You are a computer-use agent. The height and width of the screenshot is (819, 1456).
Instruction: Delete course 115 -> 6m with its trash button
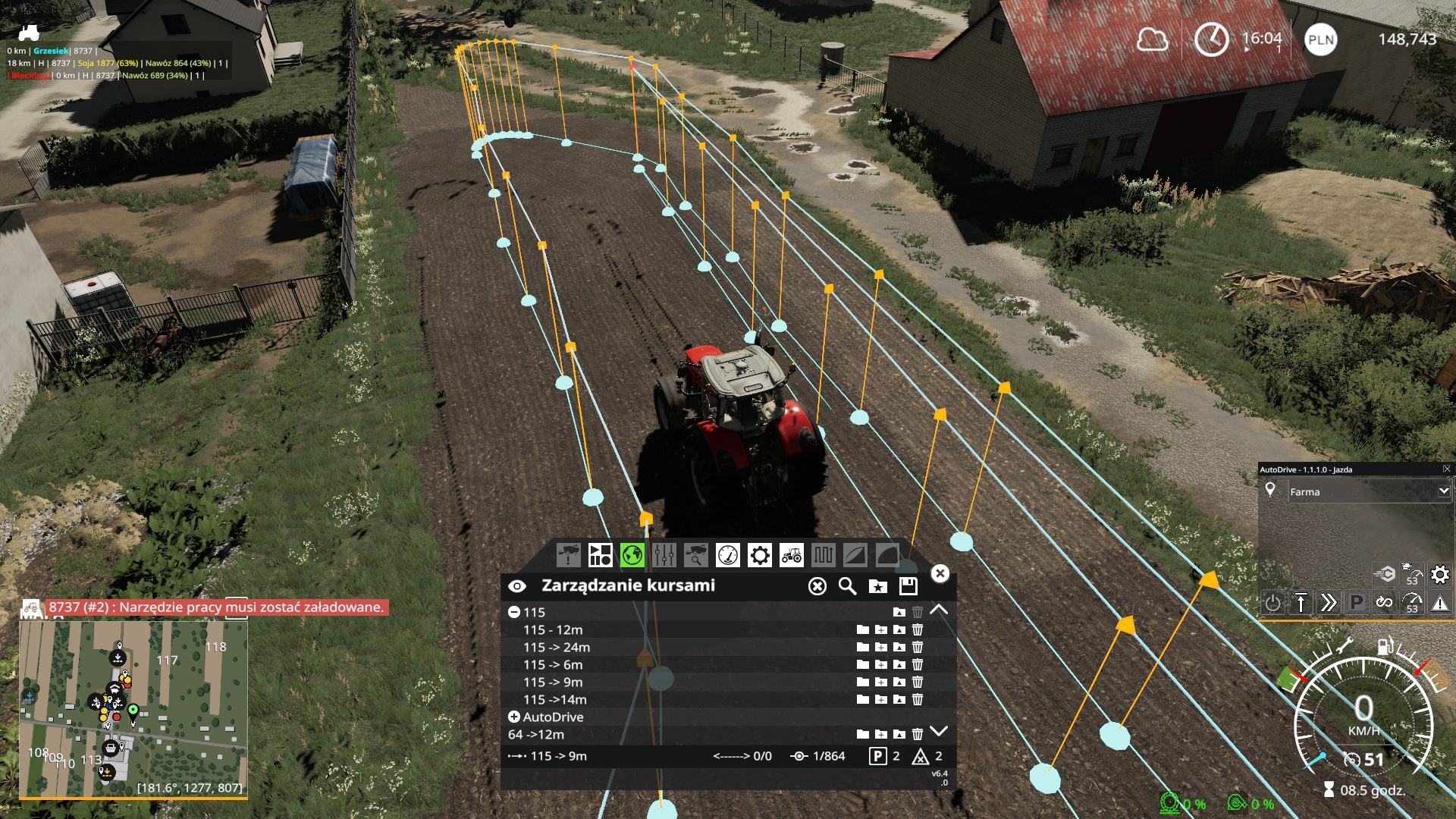(919, 664)
